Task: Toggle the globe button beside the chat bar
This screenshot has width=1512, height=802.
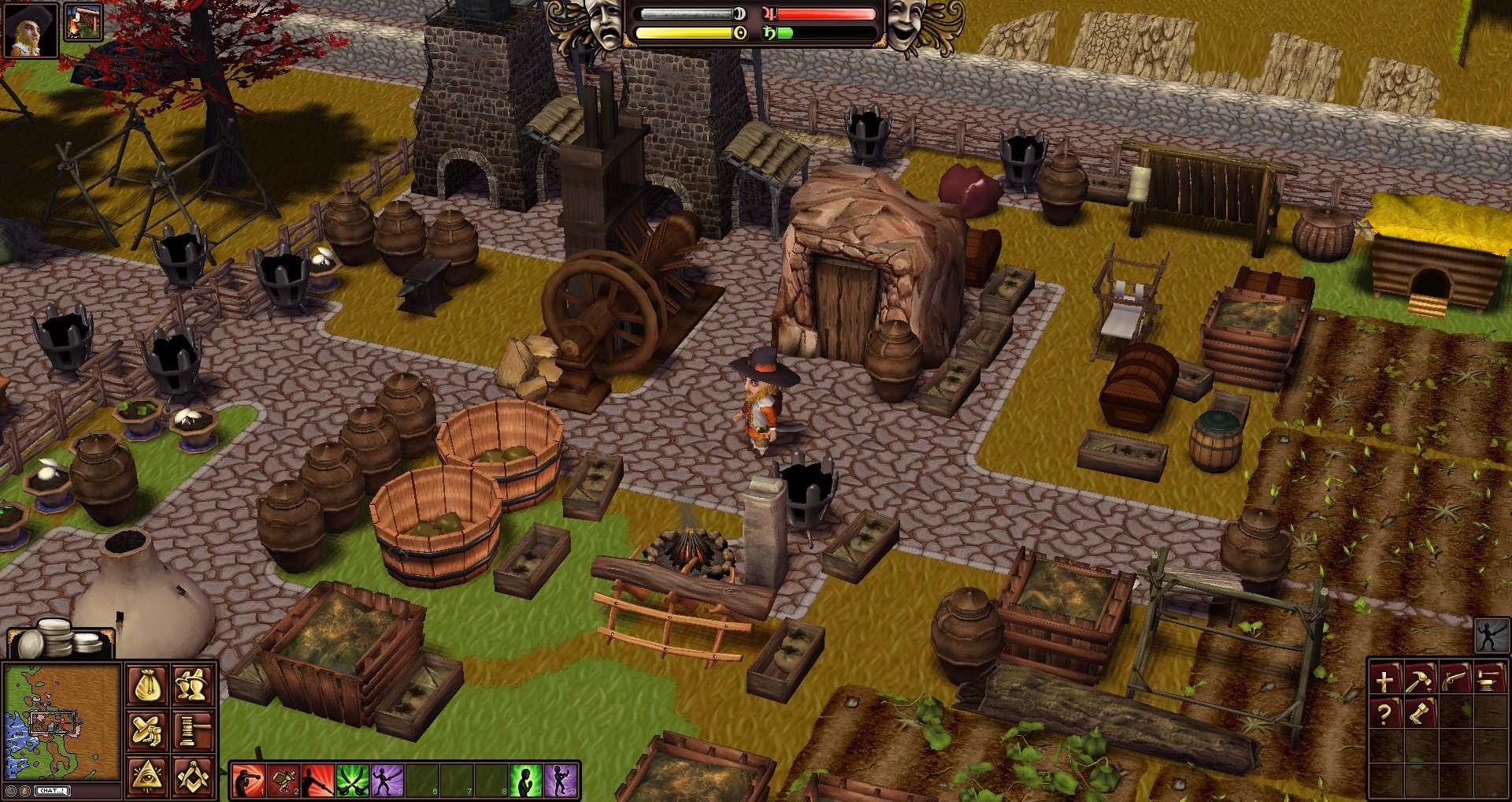Action: click(11, 791)
